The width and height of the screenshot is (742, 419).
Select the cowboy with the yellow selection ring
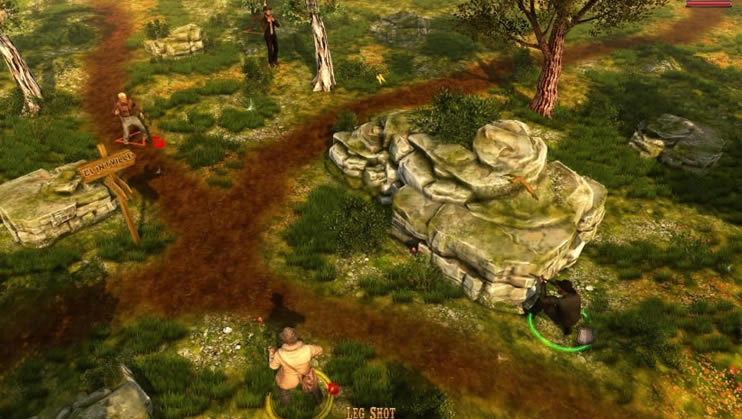(295, 366)
